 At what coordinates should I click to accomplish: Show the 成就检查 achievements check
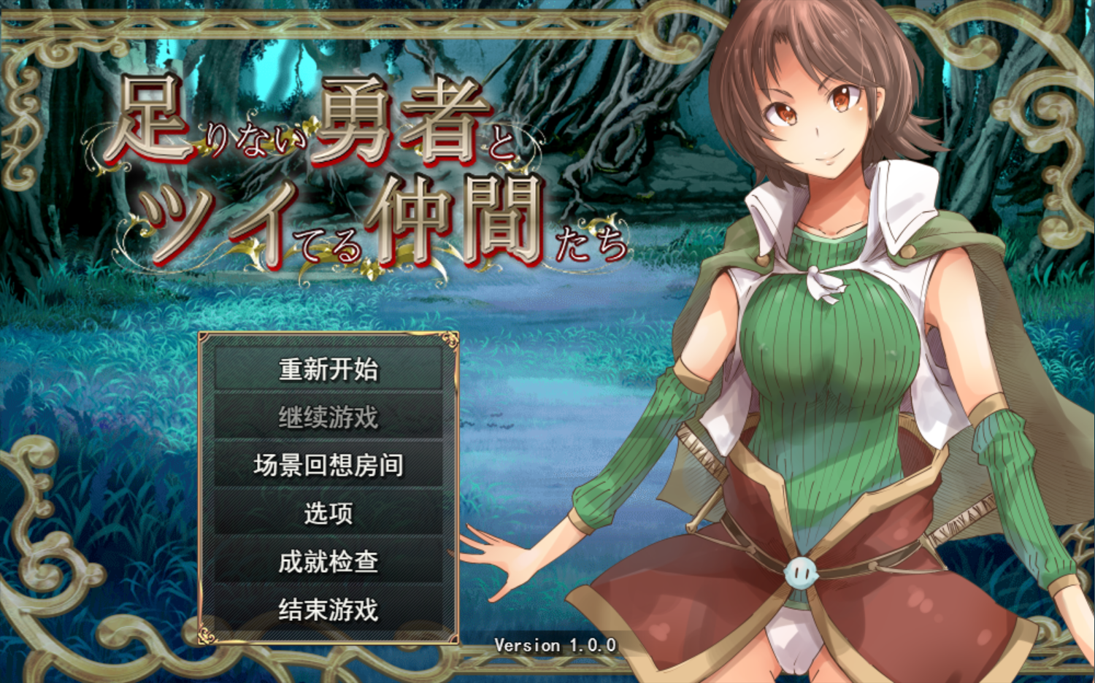click(x=328, y=561)
